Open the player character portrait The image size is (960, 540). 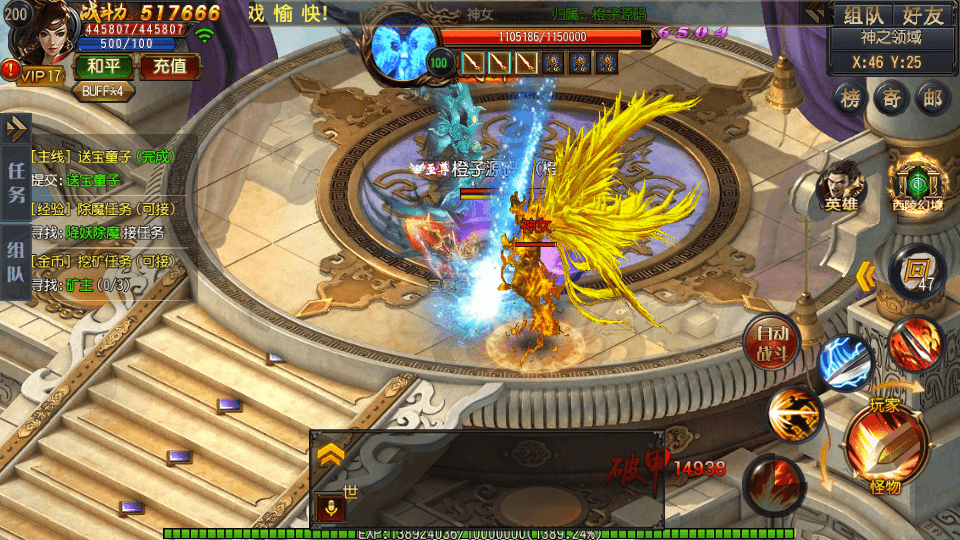tap(42, 35)
